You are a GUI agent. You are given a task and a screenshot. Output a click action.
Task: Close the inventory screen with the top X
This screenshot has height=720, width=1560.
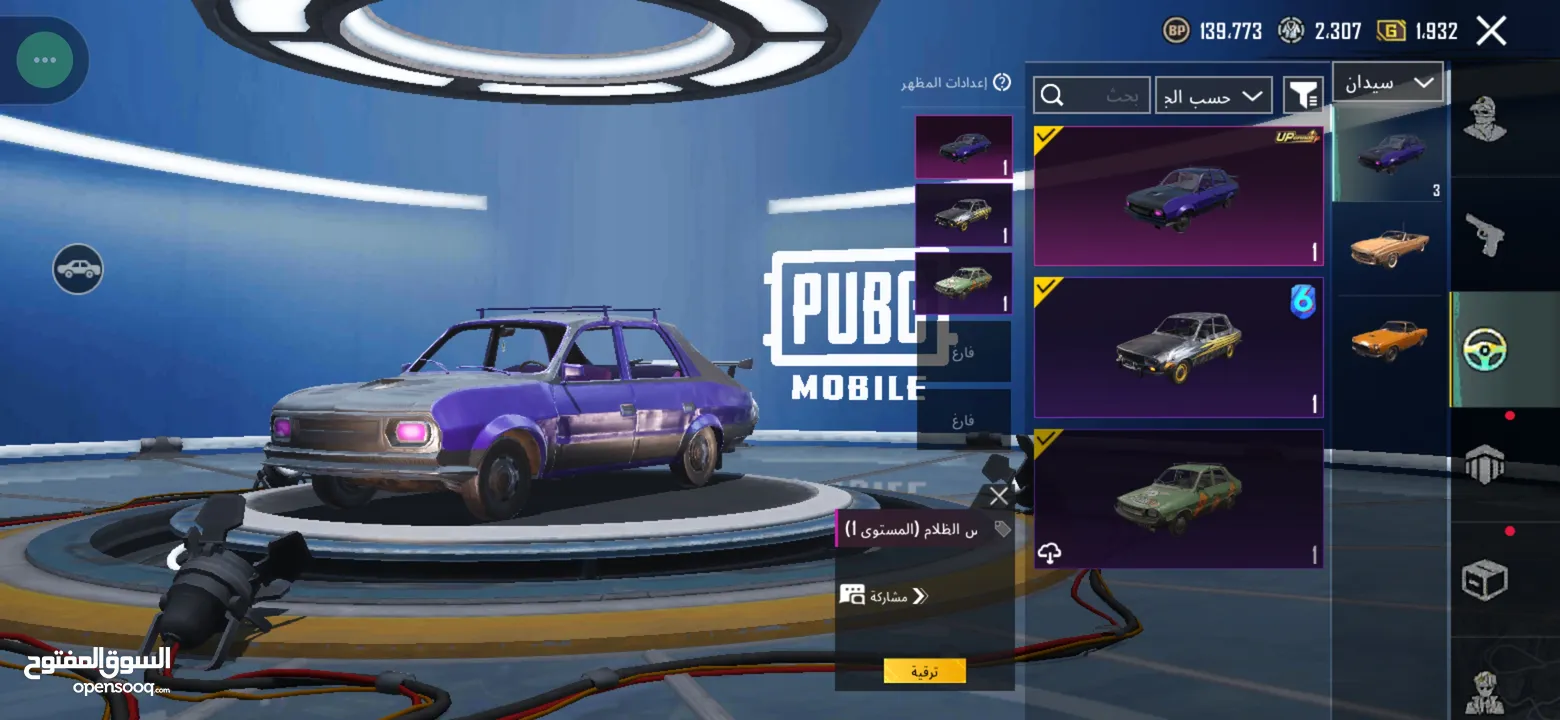click(1491, 31)
